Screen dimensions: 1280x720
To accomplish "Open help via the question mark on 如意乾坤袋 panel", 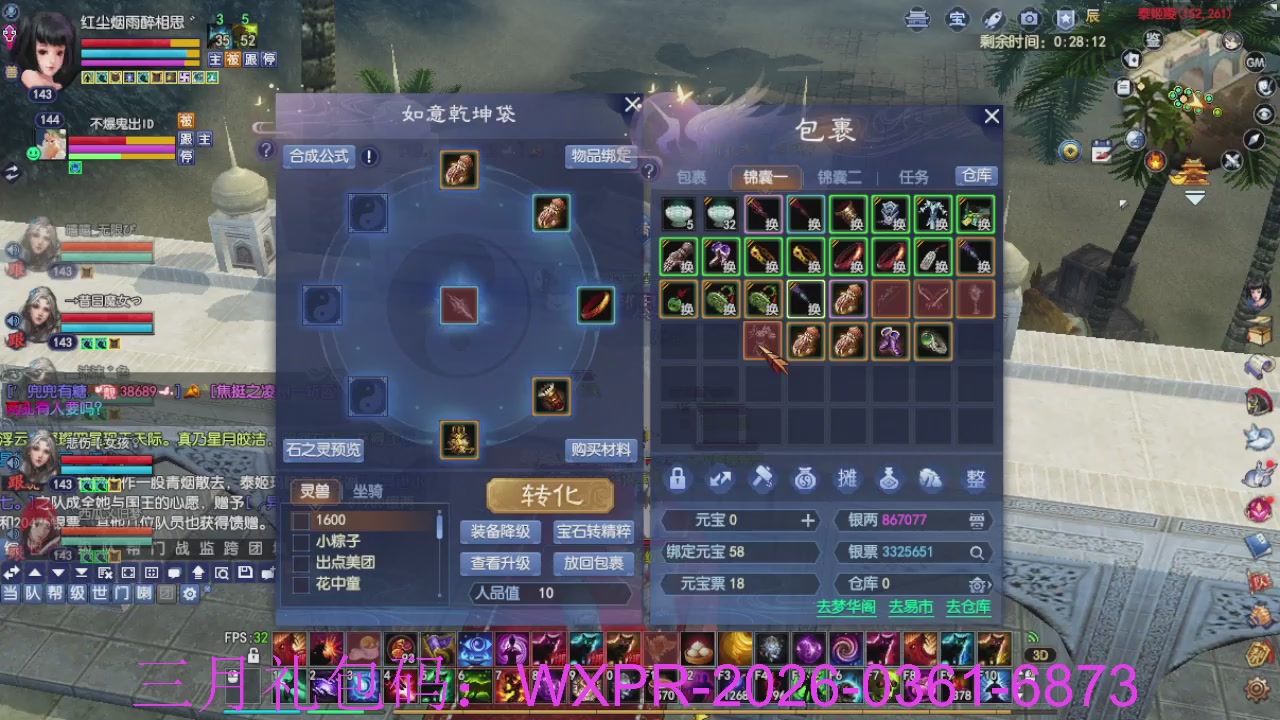I will (266, 151).
